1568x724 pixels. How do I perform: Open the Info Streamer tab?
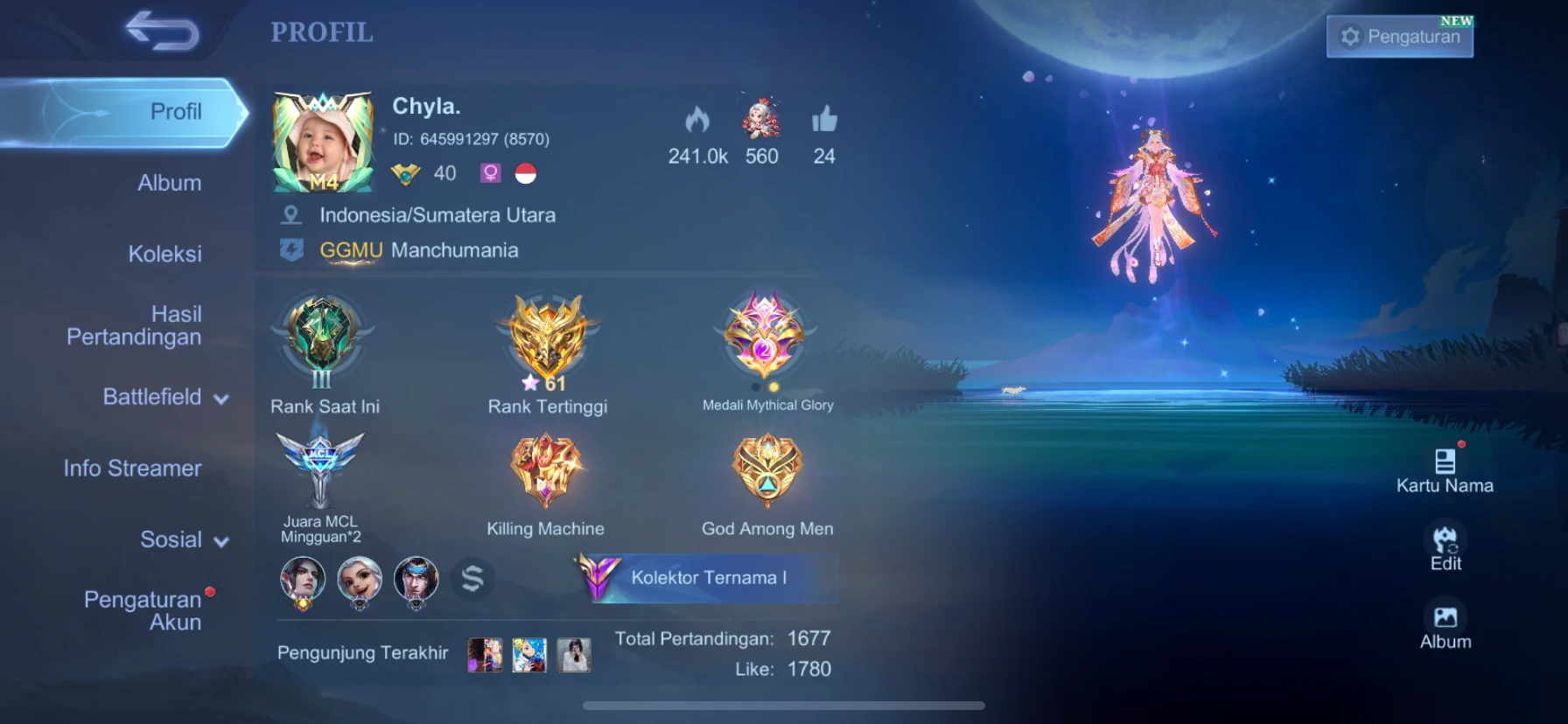click(x=132, y=469)
